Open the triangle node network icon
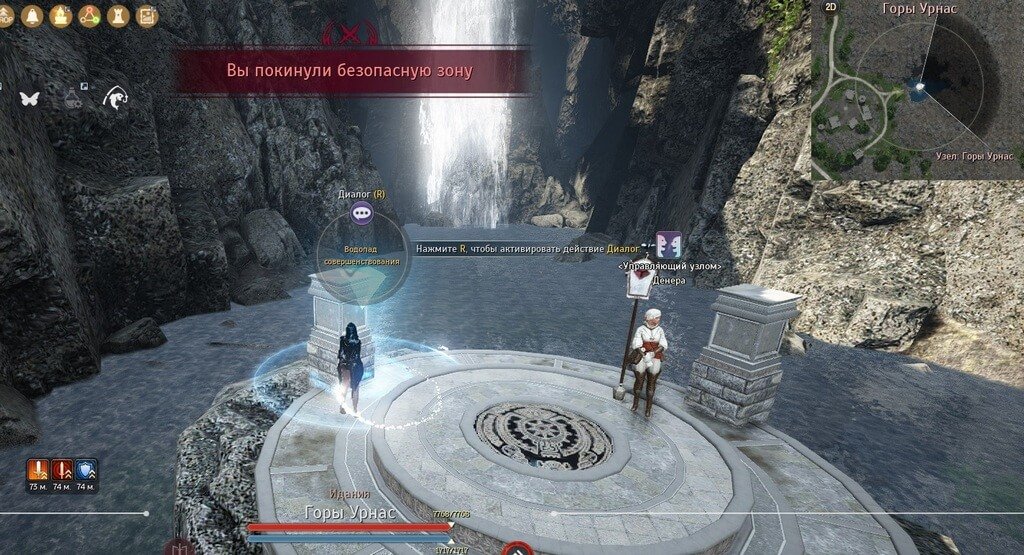 (x=89, y=15)
